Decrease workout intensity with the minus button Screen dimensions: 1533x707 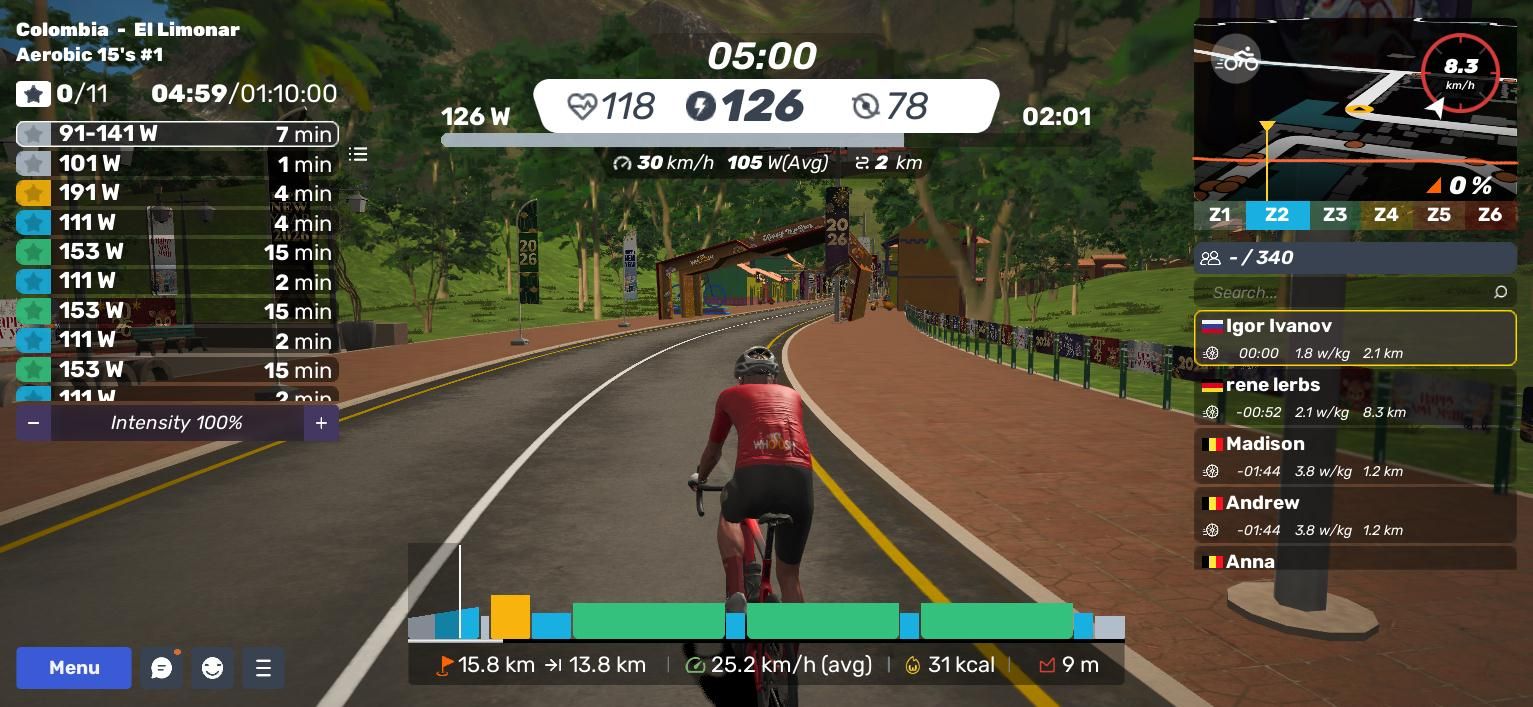click(33, 423)
